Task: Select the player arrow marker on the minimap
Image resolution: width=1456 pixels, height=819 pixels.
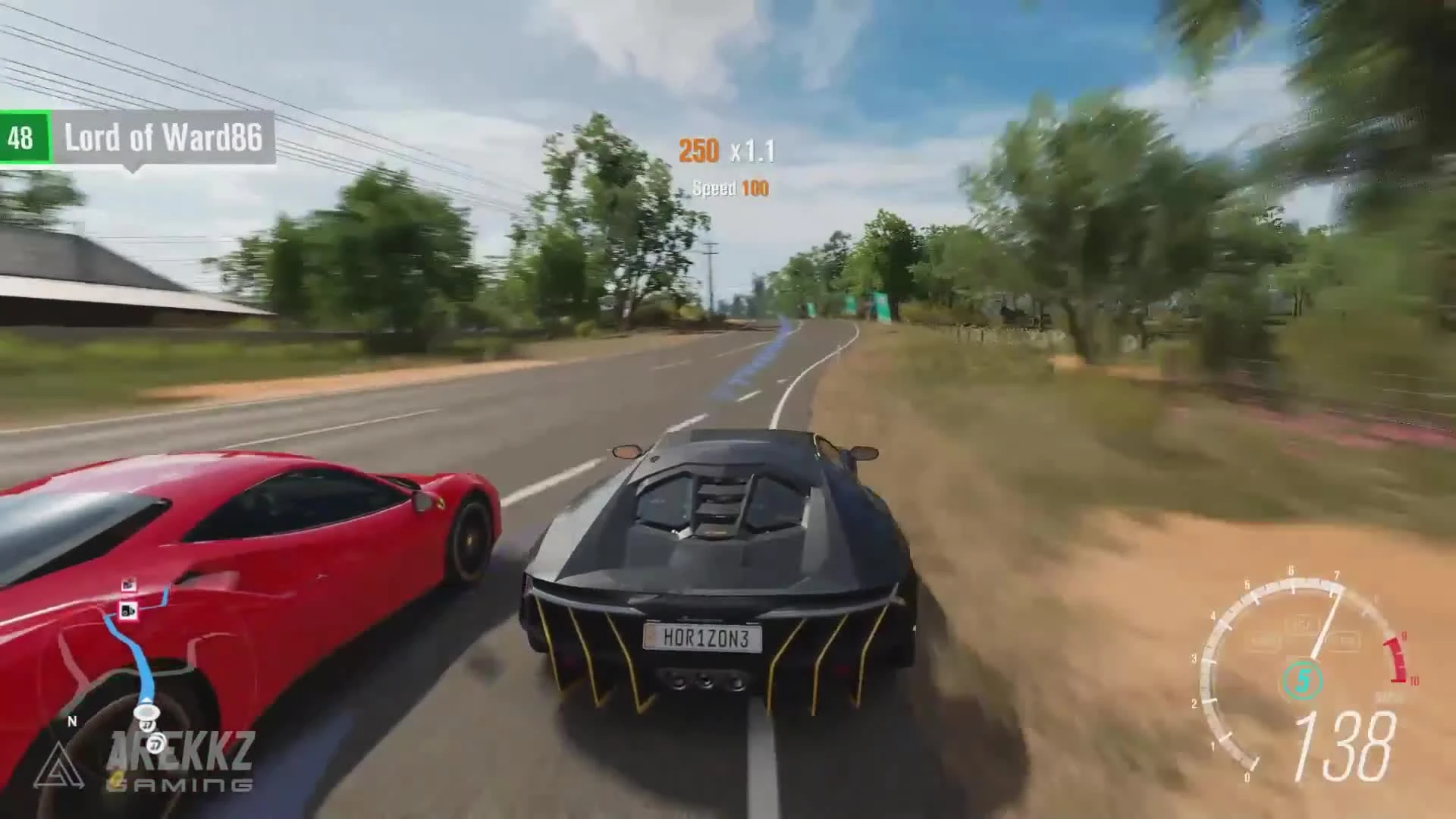Action: point(147,711)
